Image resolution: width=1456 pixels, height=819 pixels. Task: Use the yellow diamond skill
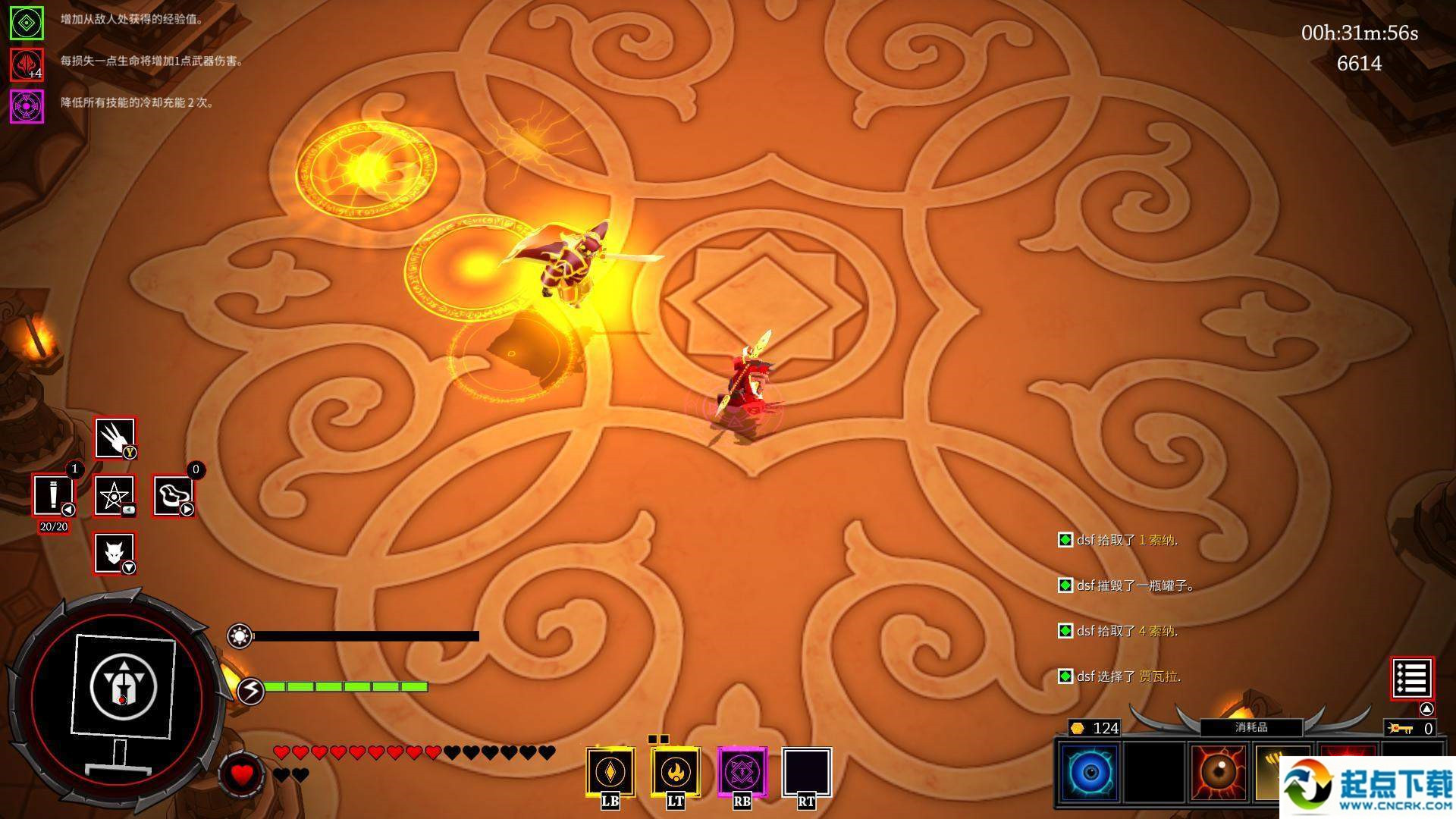tap(610, 772)
